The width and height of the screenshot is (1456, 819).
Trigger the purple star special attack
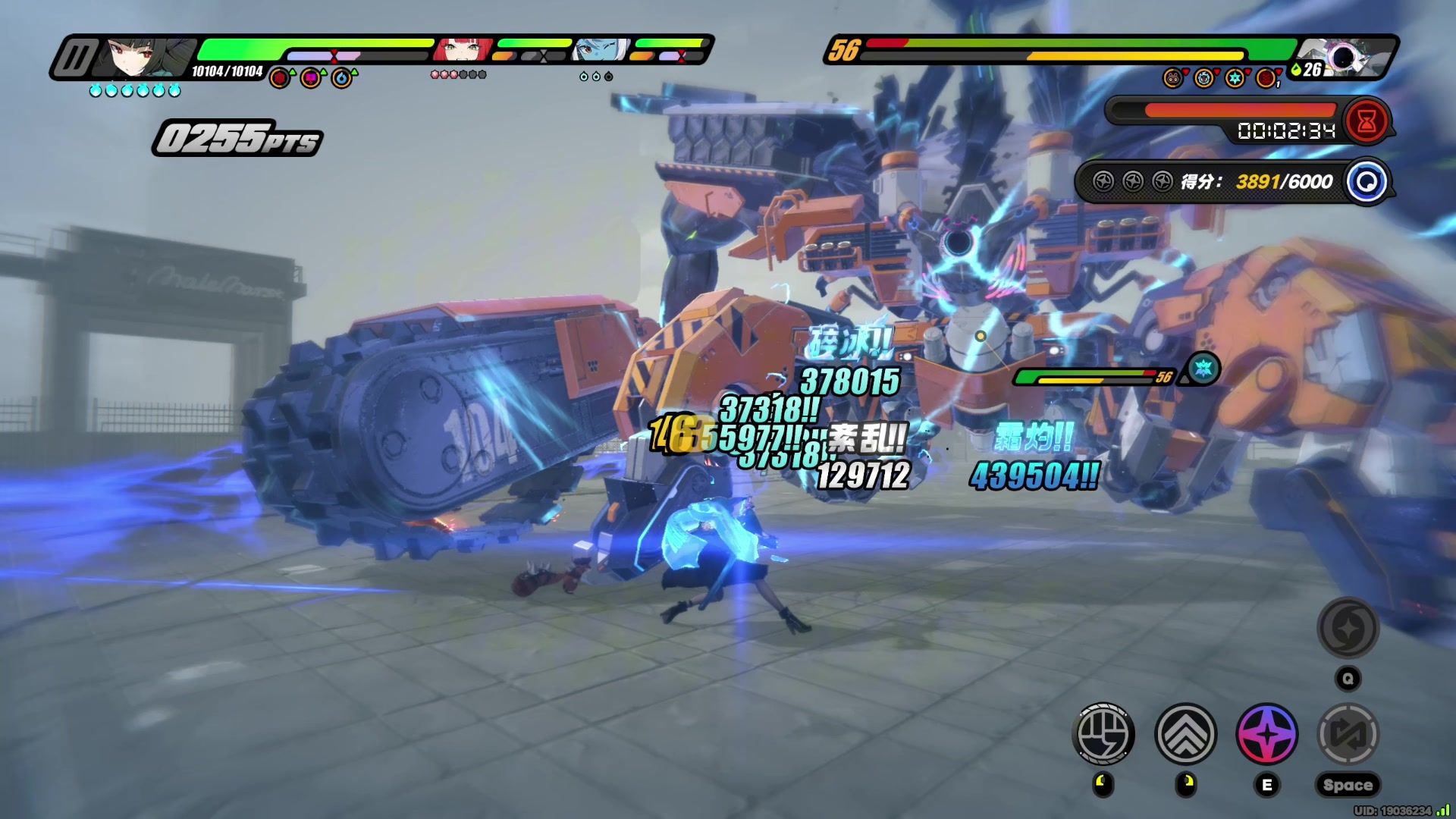click(1266, 733)
